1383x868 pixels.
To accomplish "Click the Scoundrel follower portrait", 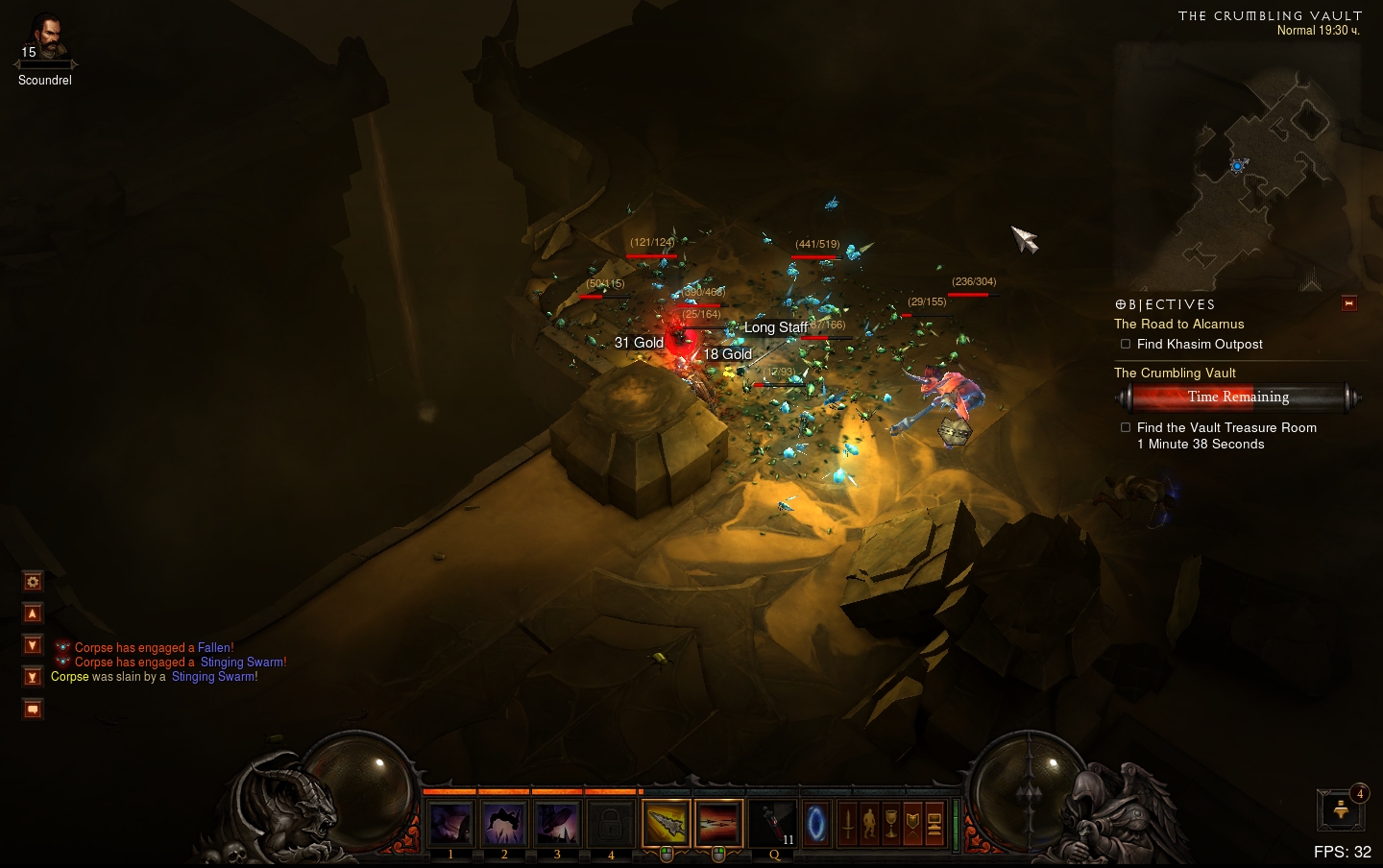I will [45, 40].
